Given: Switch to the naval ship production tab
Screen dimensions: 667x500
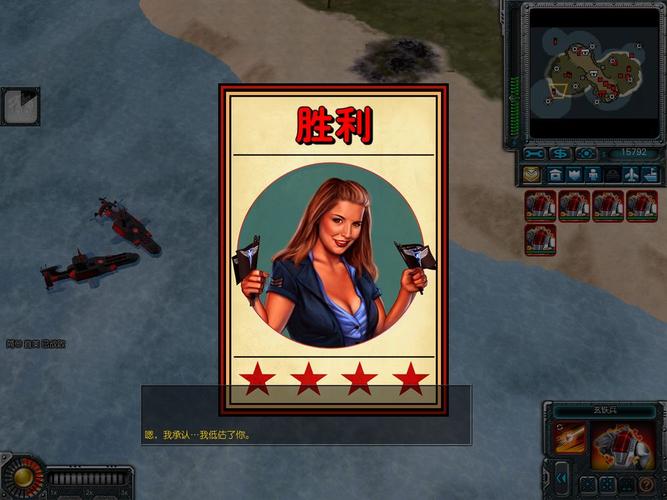Looking at the screenshot, I should pyautogui.click(x=649, y=174).
